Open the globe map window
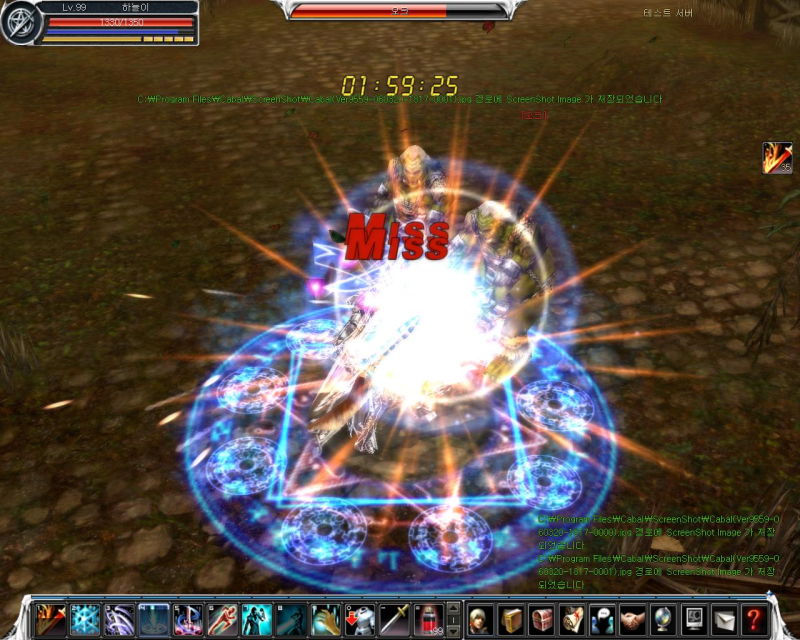The height and width of the screenshot is (640, 800). [x=662, y=619]
